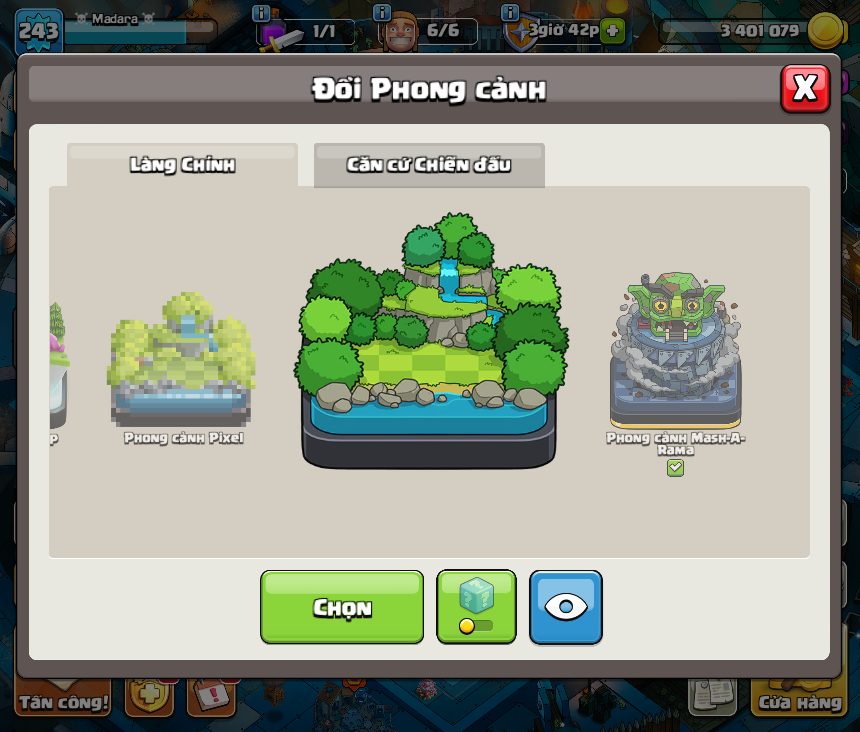Choose the Phong cảnh Mash-A-Rama scenery

click(676, 353)
